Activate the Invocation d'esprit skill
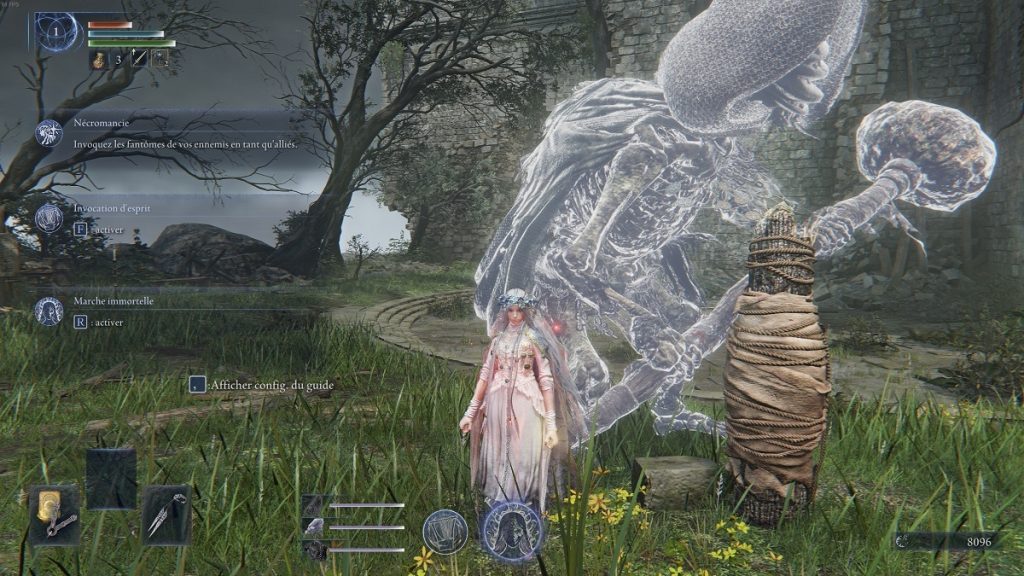Screen dimensions: 1024x576 (x=49, y=218)
